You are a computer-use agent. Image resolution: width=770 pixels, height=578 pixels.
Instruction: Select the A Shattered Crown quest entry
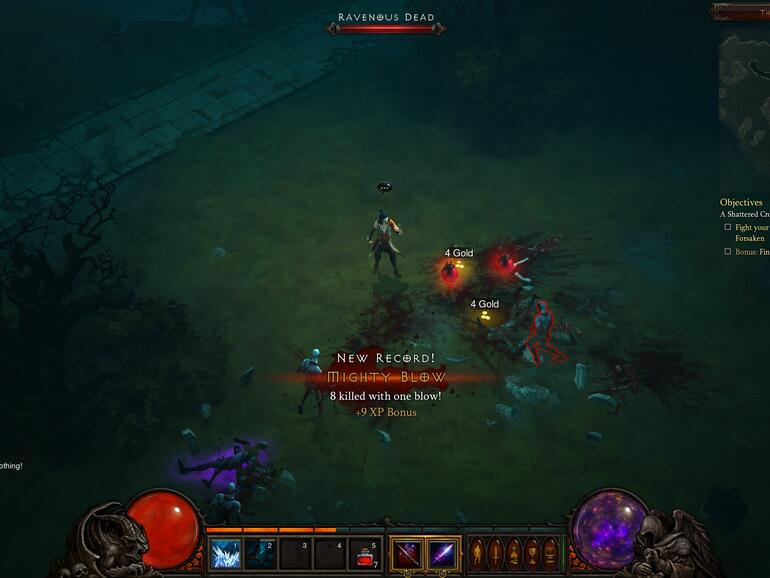click(745, 214)
